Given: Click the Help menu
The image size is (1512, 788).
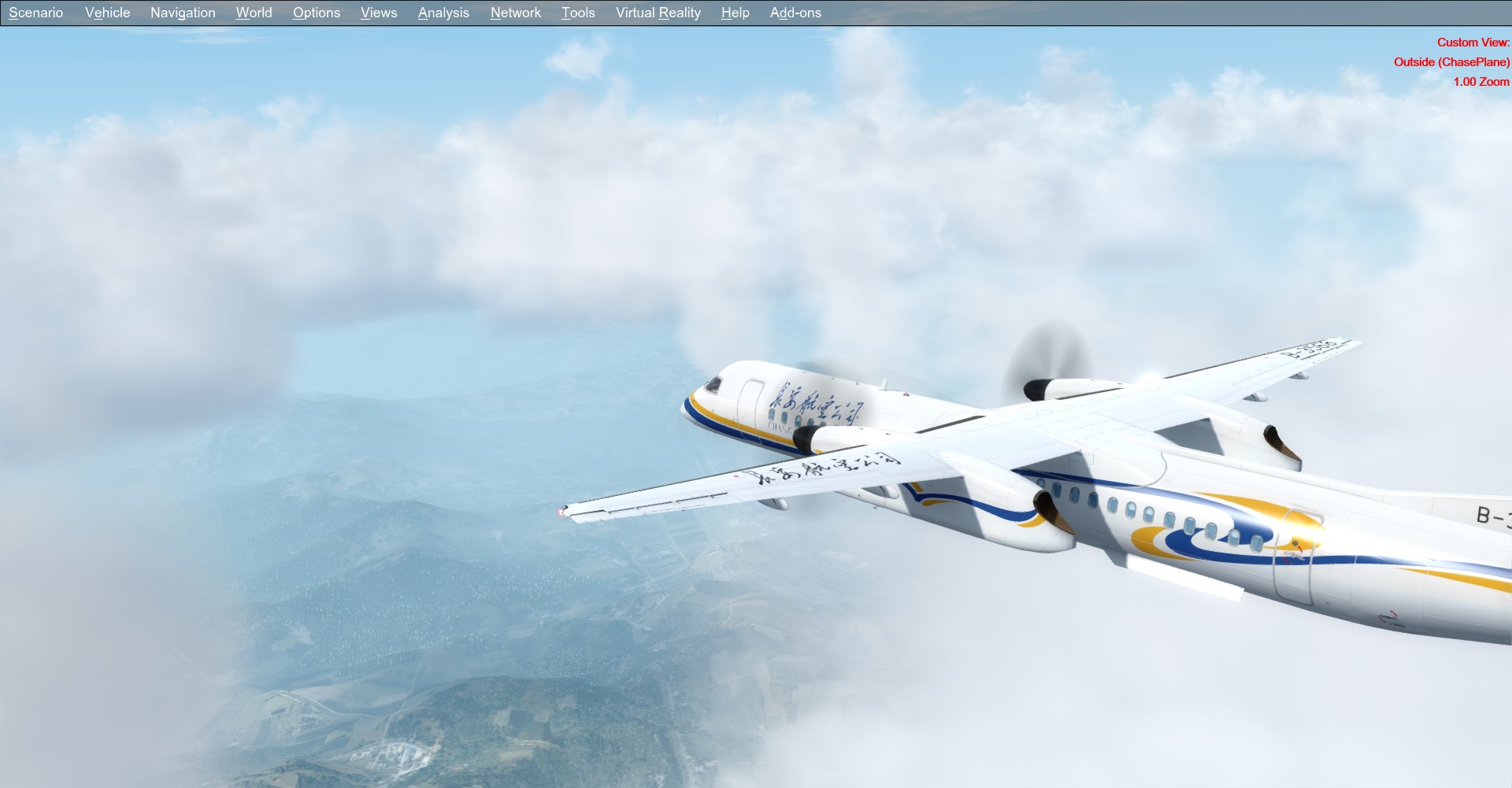Looking at the screenshot, I should (735, 13).
